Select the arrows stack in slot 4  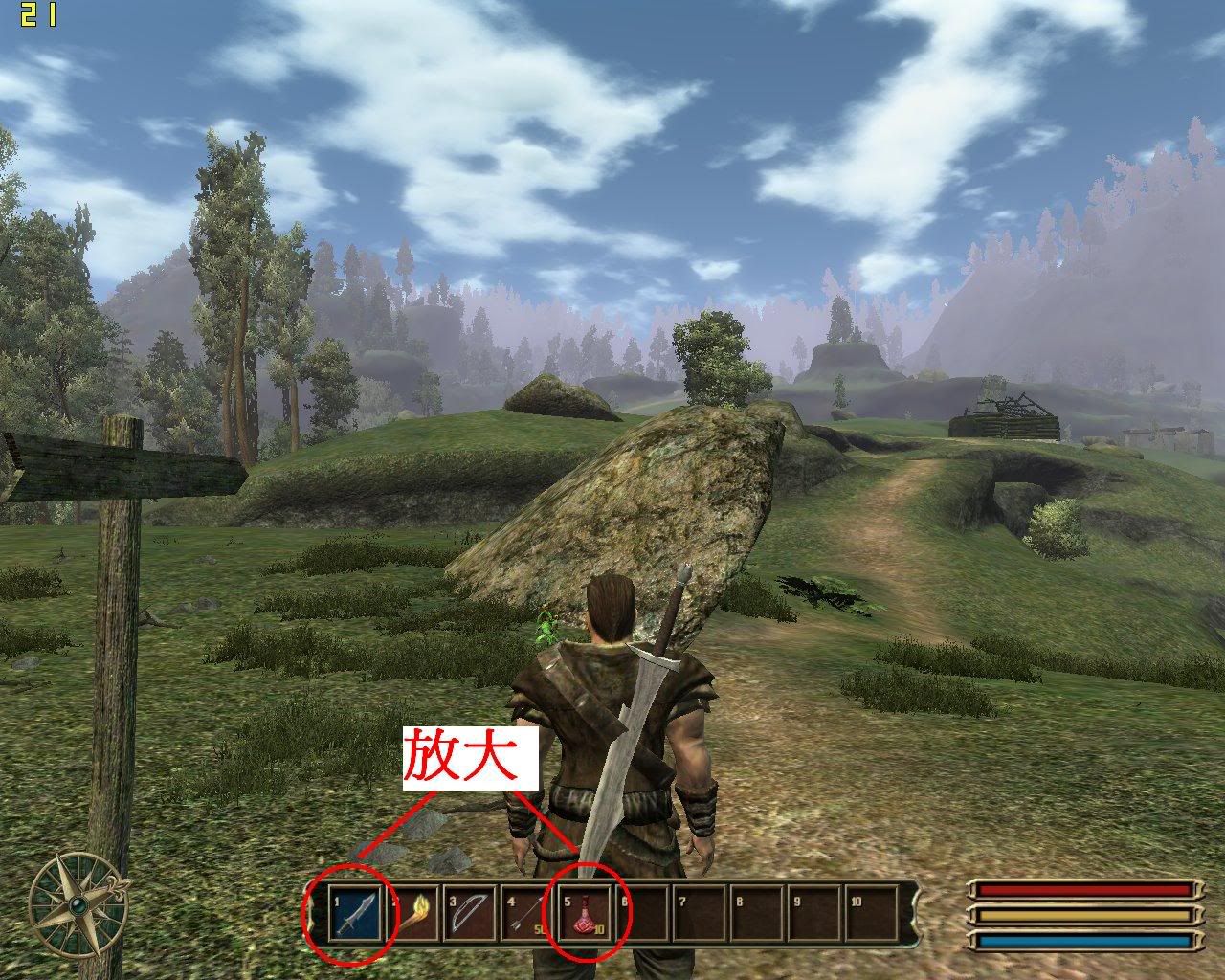[x=525, y=914]
